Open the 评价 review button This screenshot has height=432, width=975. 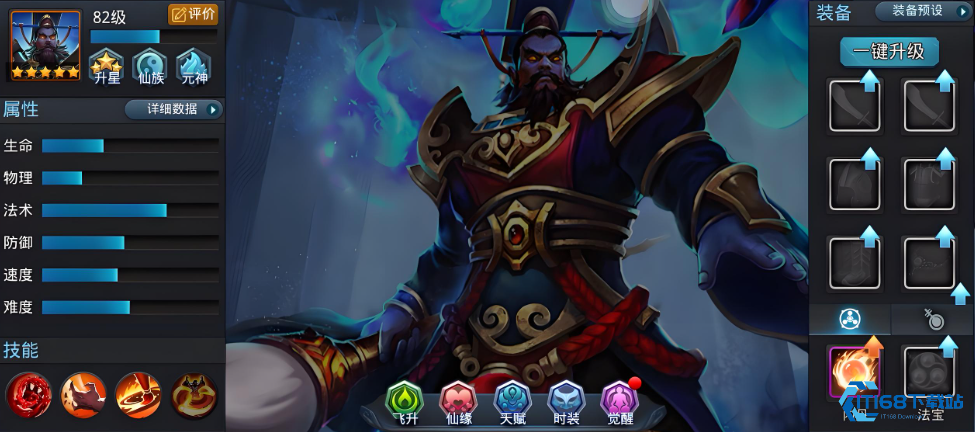coord(193,14)
